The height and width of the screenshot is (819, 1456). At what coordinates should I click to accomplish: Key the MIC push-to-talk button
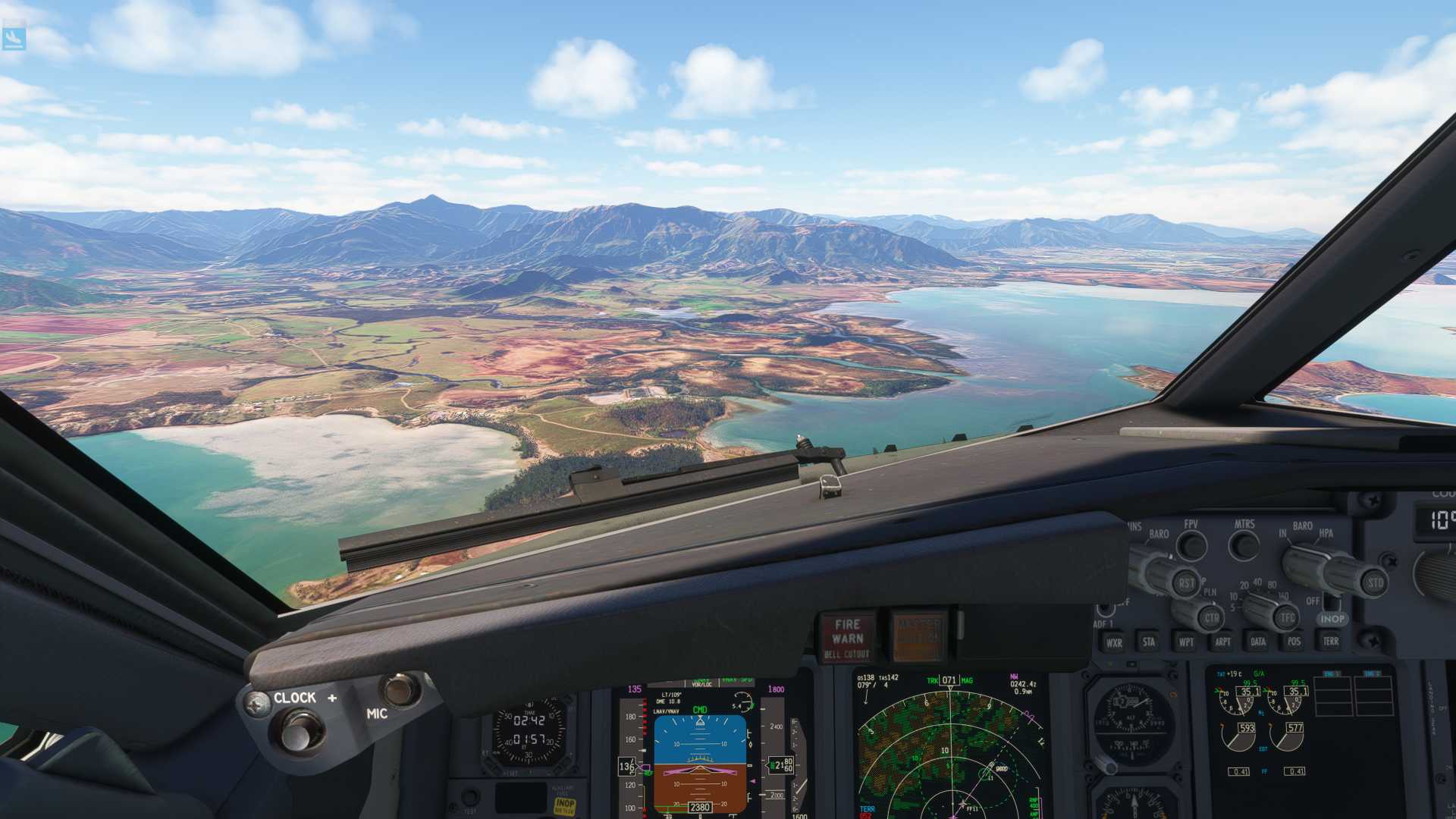click(399, 689)
